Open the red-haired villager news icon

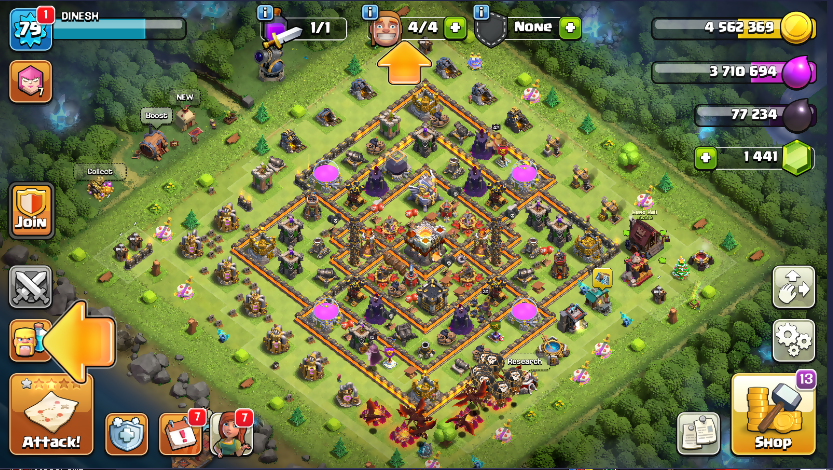(x=230, y=433)
